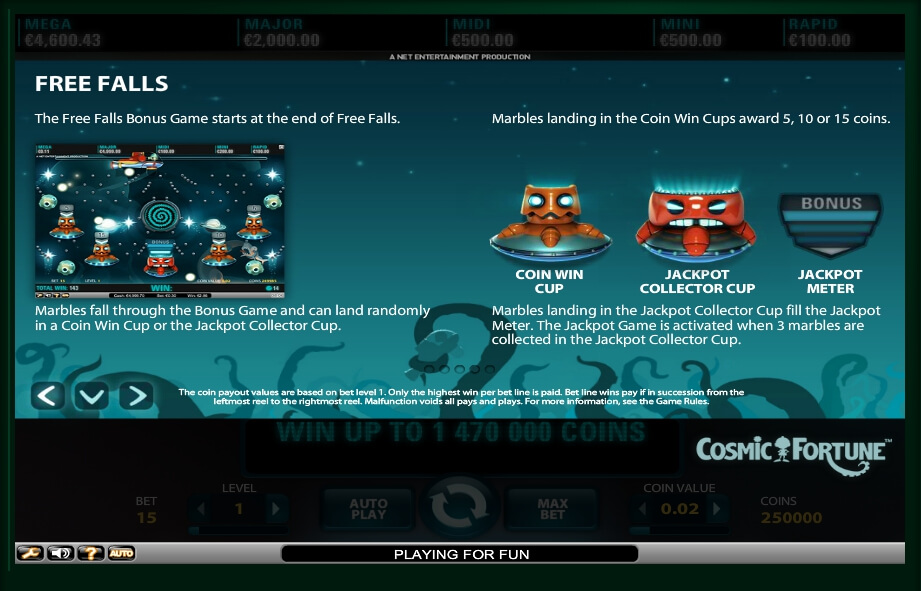The image size is (921, 591).
Task: Open the wrench settings menu
Action: tap(30, 553)
